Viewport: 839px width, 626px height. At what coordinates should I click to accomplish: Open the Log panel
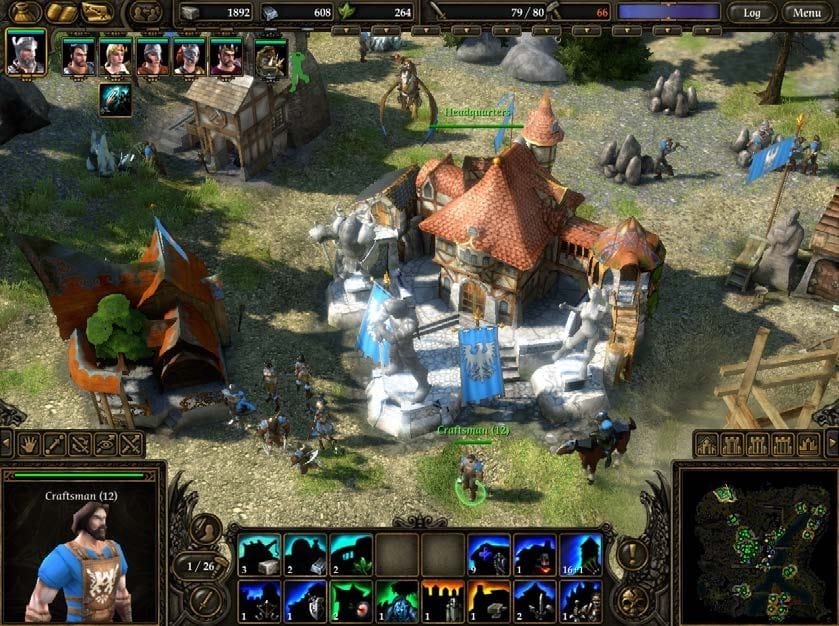point(751,13)
